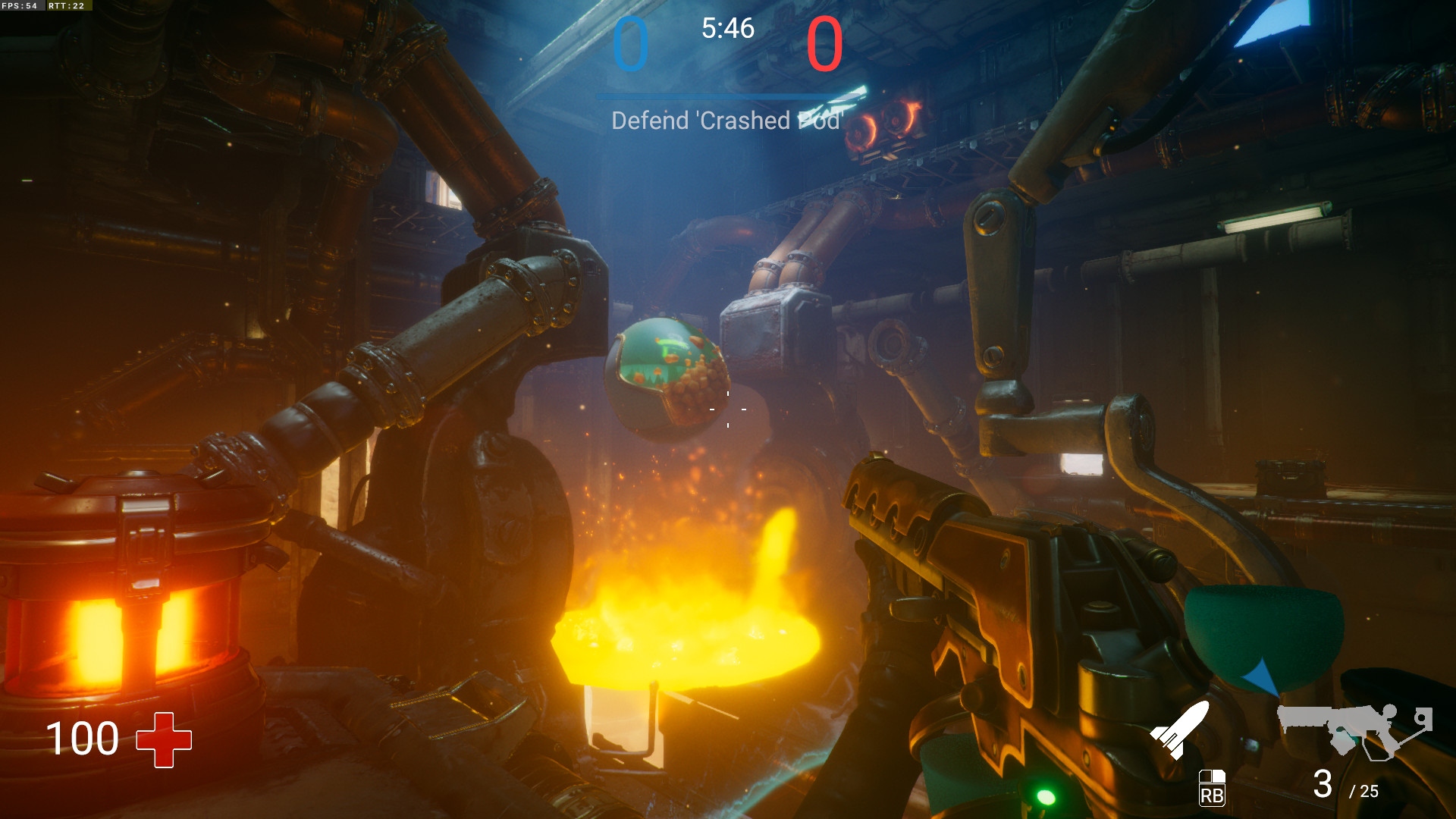Click the grey weapon silhouette icon
Image resolution: width=1456 pixels, height=819 pixels.
point(1354,730)
